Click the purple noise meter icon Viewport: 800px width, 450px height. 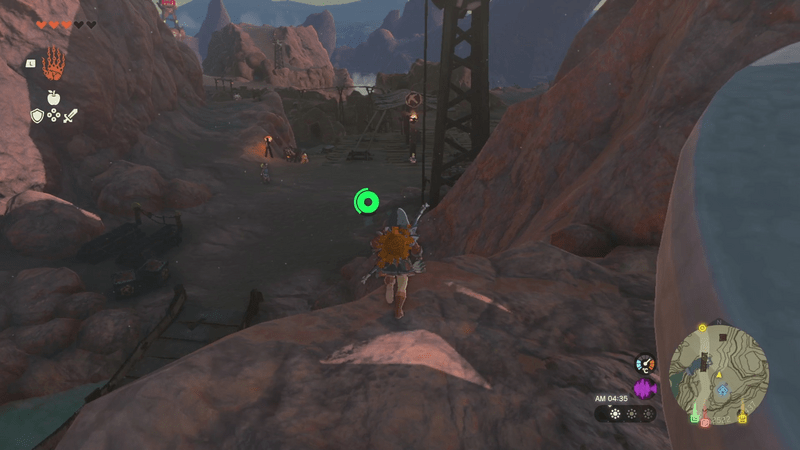645,387
